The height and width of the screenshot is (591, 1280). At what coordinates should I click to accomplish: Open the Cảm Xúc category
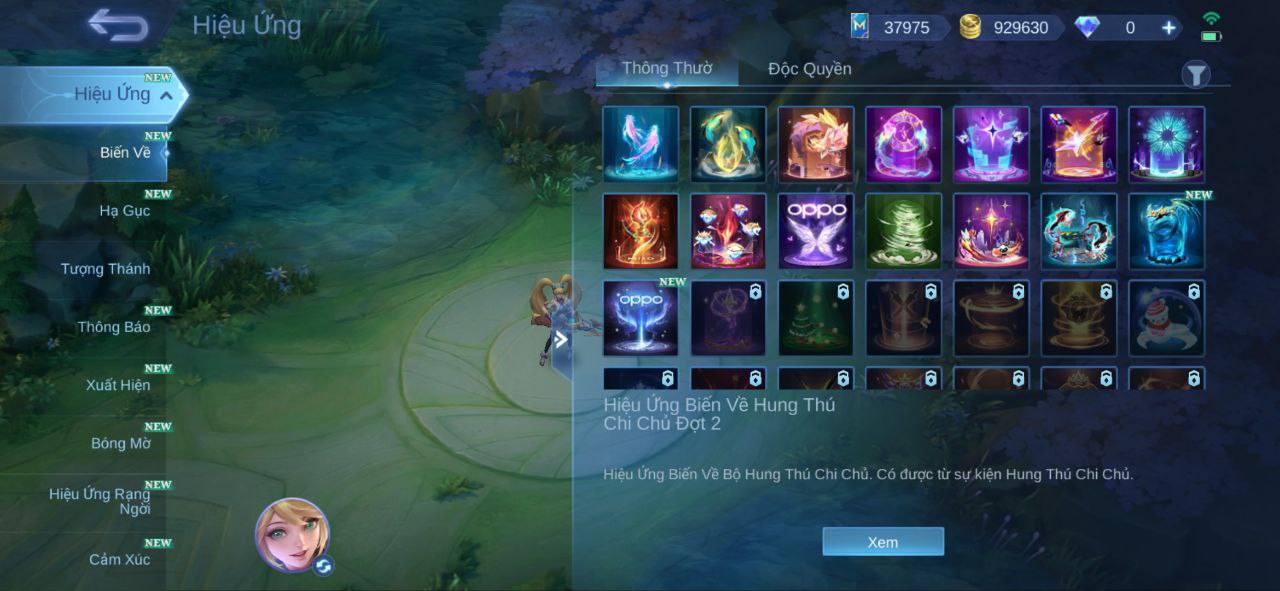(x=119, y=559)
